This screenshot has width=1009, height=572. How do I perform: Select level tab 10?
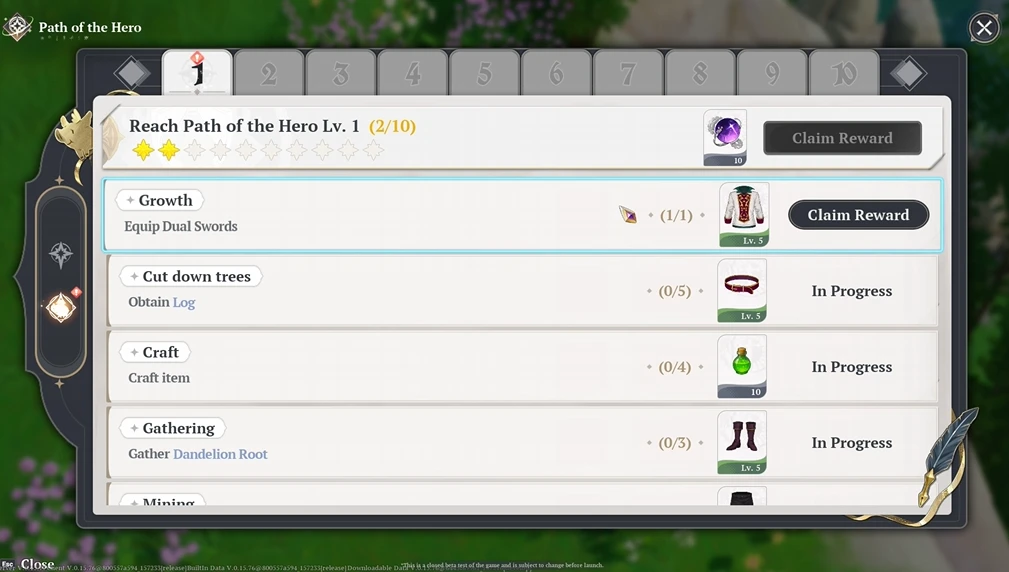coord(844,73)
